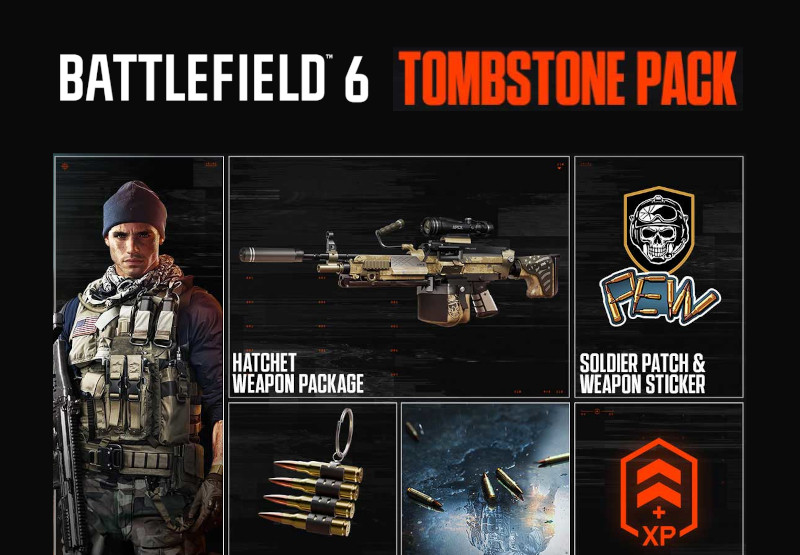Open the scattered bullets artwork tile
This screenshot has width=800, height=555.
[485, 478]
